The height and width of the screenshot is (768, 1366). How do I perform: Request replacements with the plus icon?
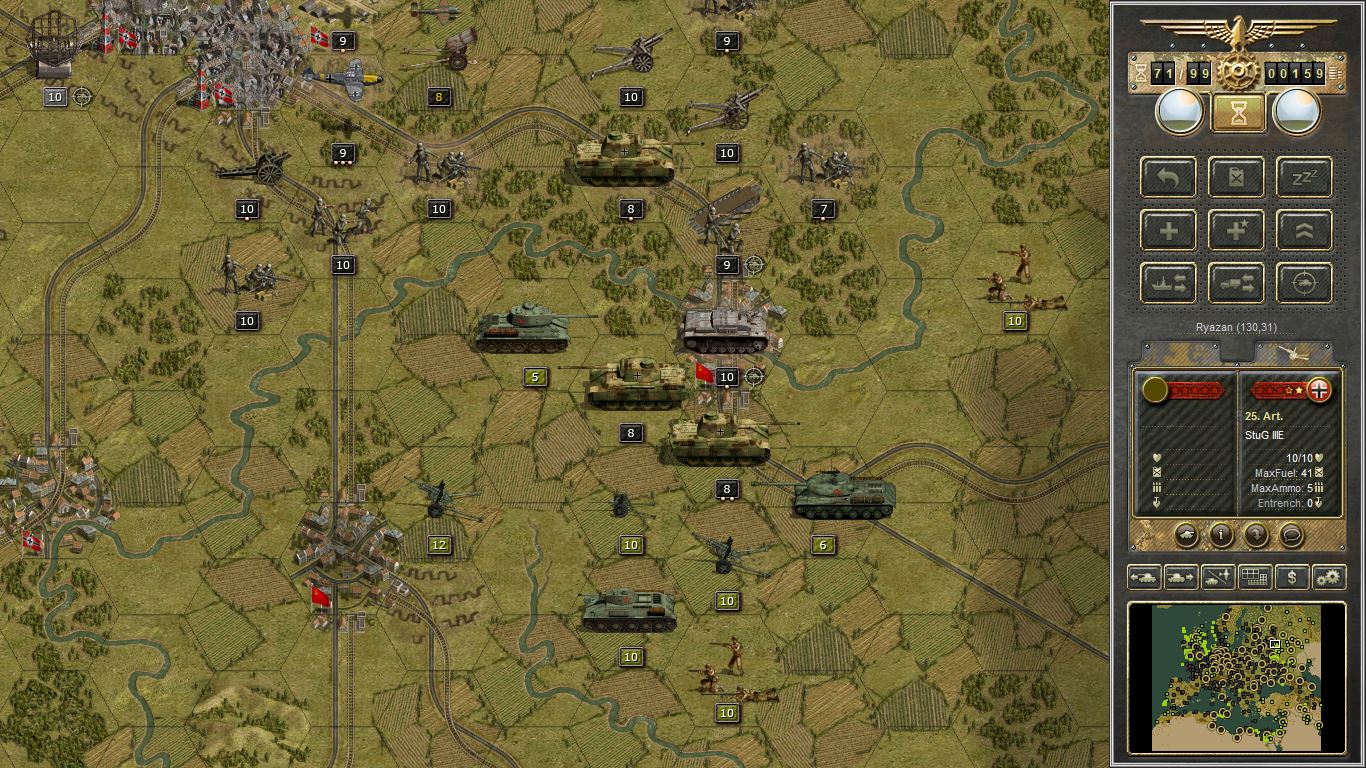[1167, 229]
